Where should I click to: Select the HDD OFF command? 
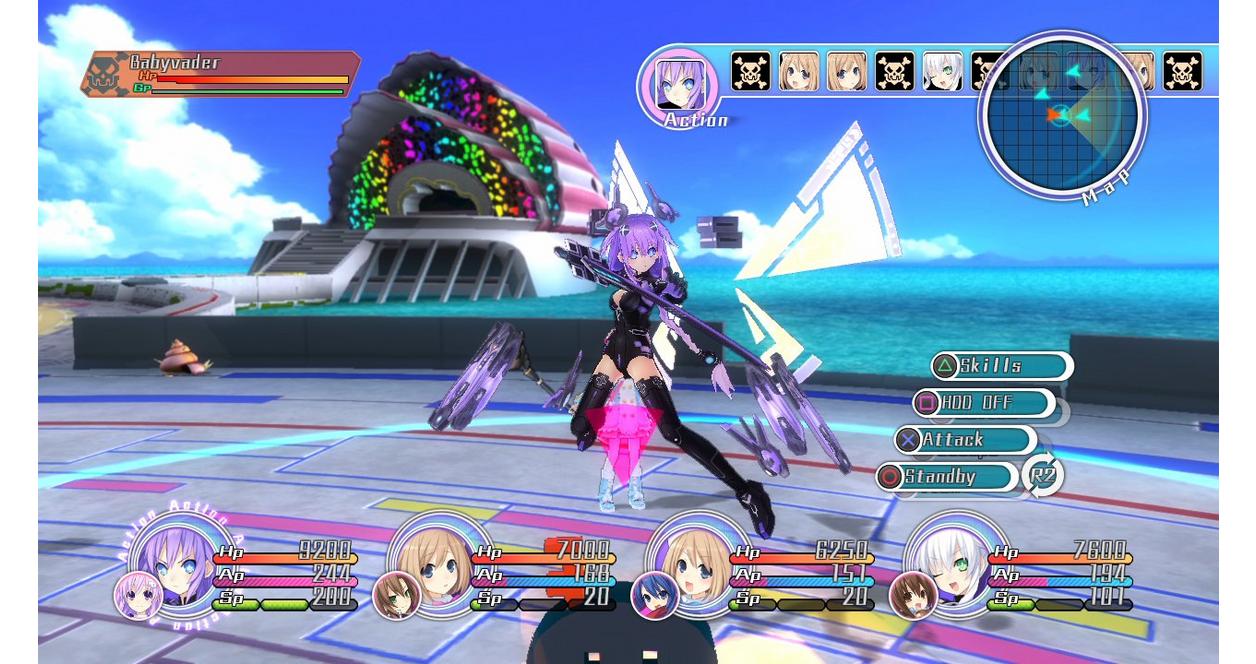[984, 403]
